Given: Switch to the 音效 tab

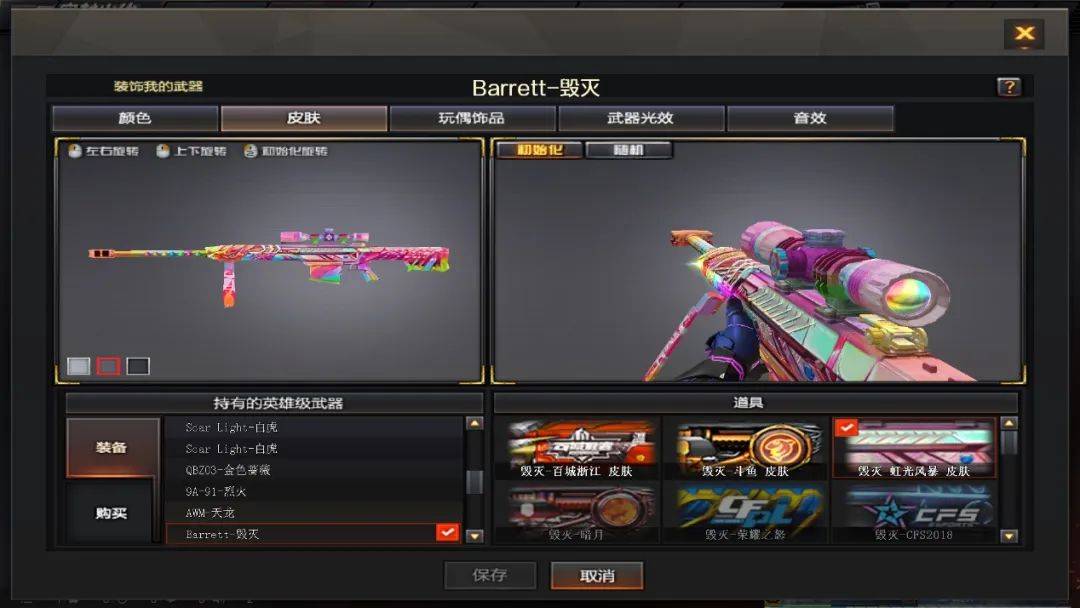Looking at the screenshot, I should click(810, 118).
